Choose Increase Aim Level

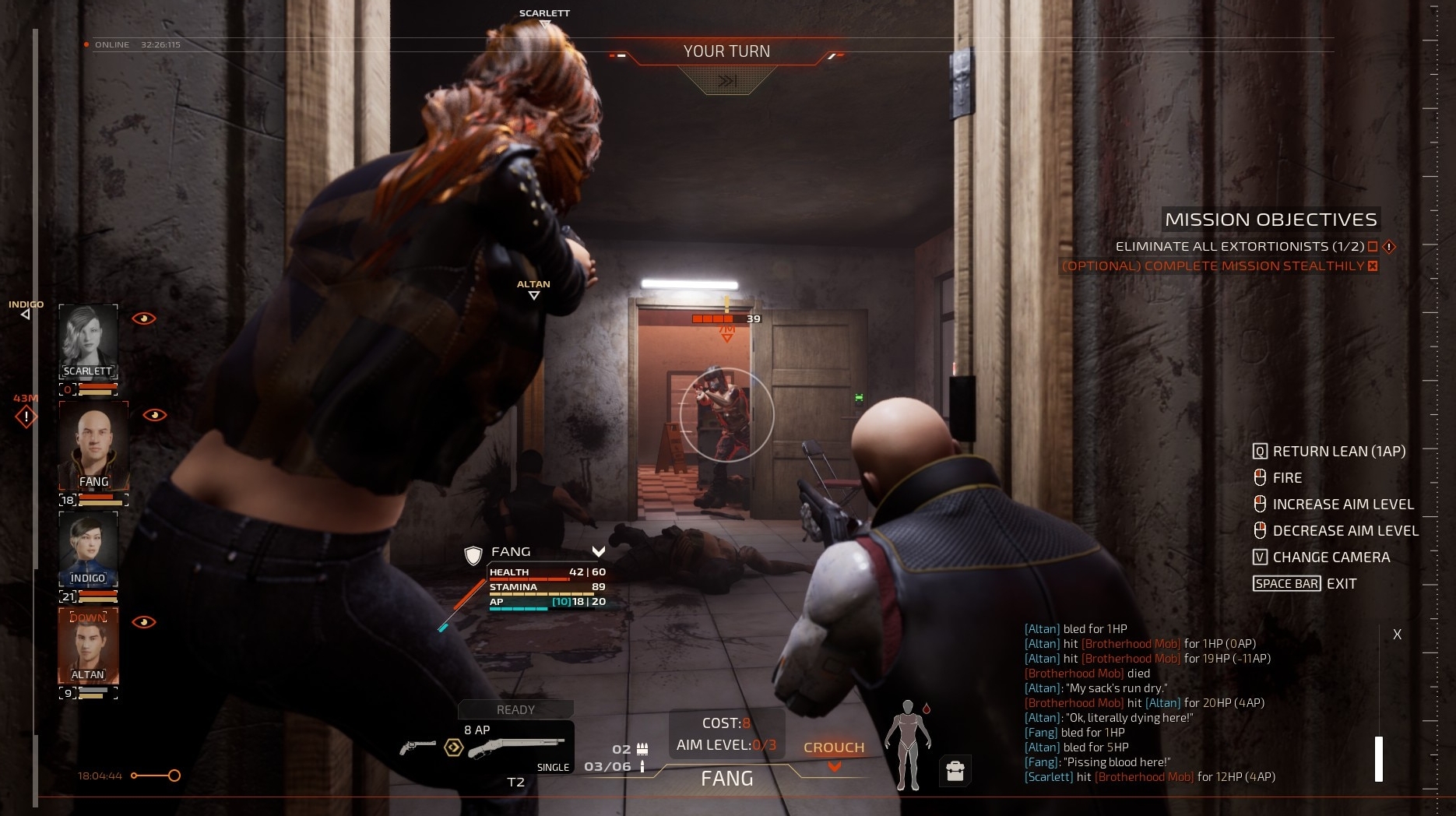pyautogui.click(x=1342, y=504)
